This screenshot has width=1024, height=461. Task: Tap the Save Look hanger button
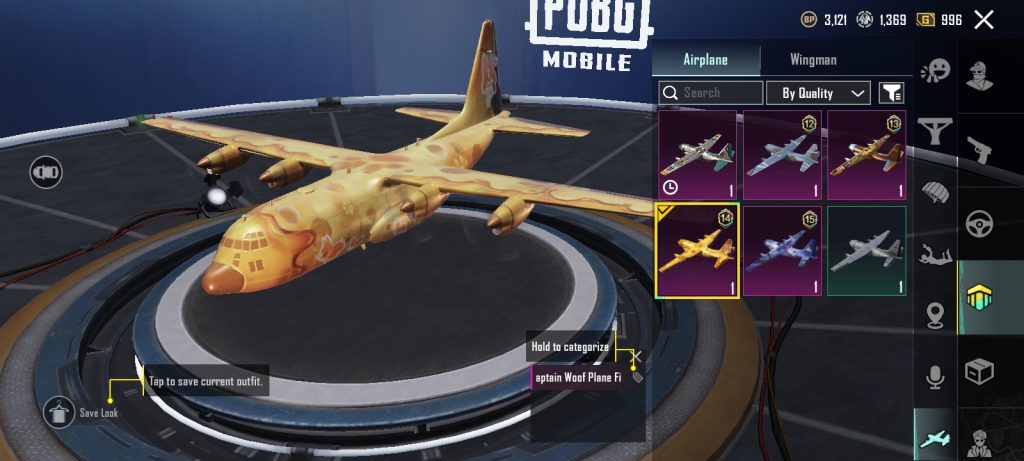click(x=56, y=411)
